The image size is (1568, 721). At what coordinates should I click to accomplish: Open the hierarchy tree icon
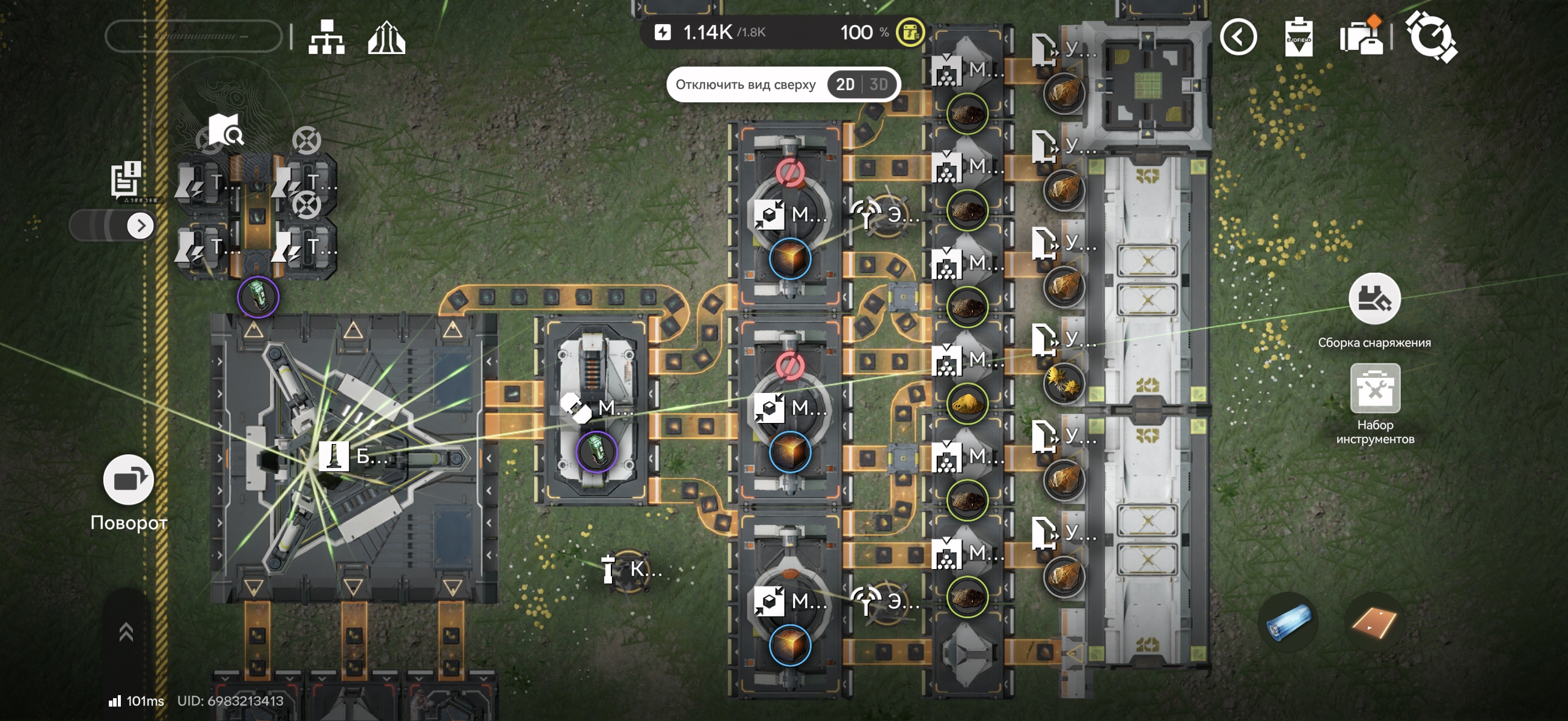326,38
